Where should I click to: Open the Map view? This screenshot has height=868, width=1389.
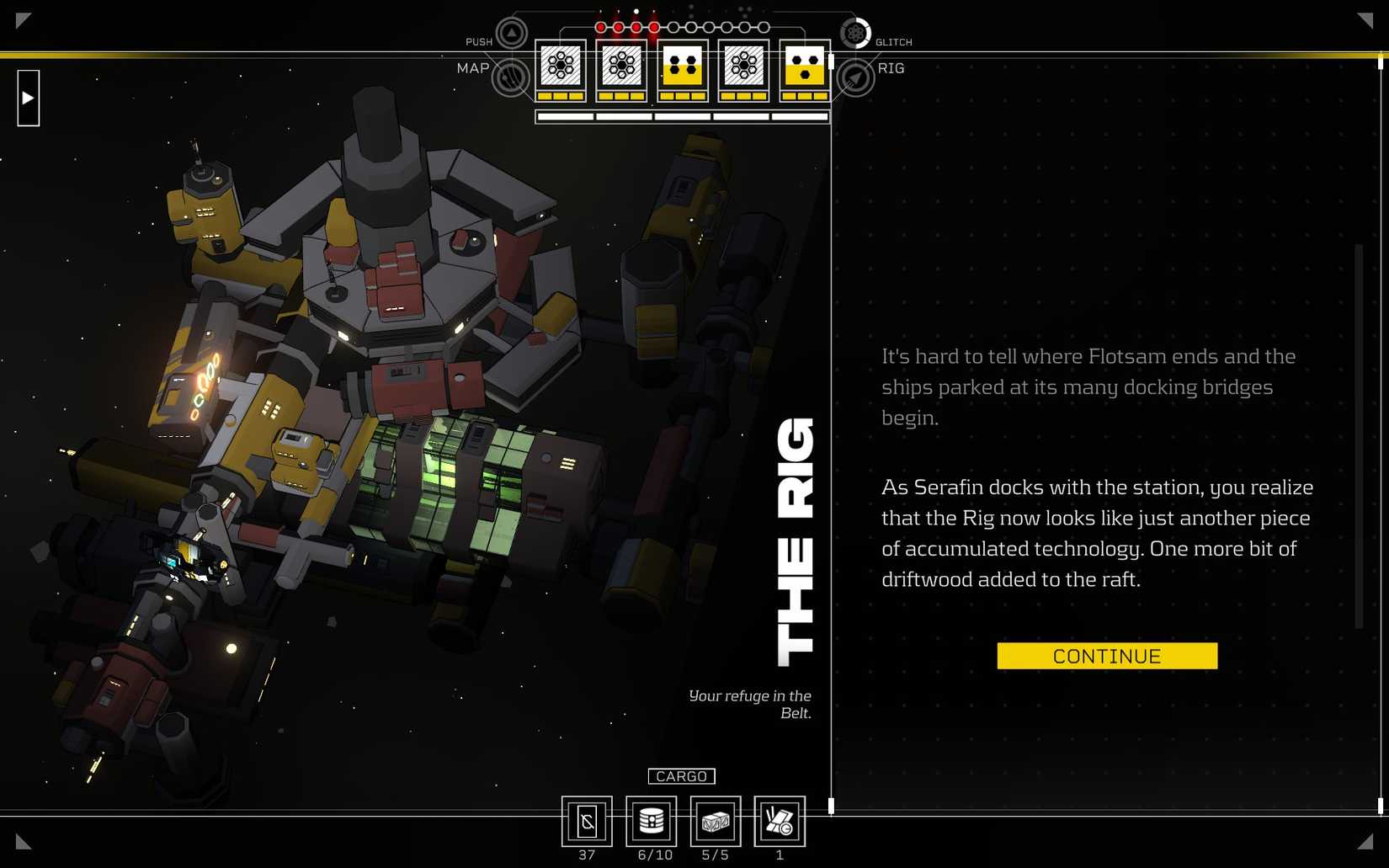(510, 77)
